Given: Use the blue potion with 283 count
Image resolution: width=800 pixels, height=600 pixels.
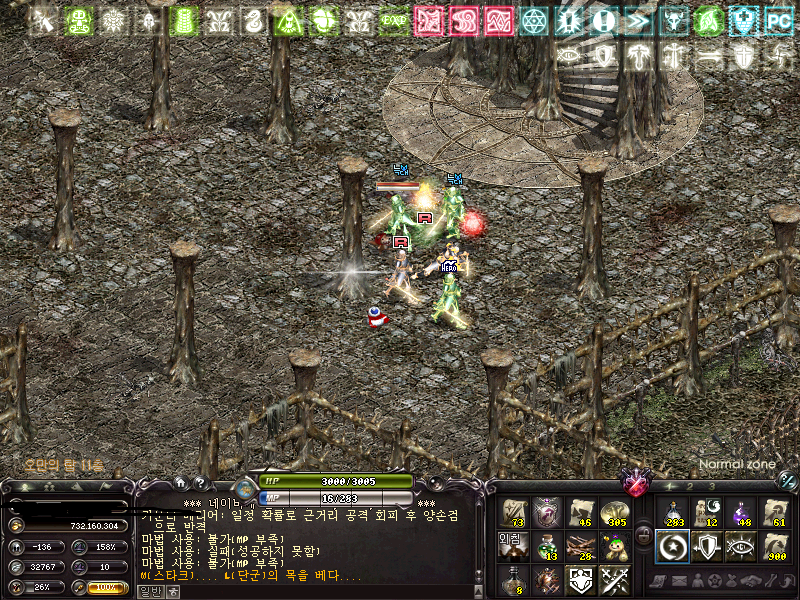Looking at the screenshot, I should click(x=672, y=513).
